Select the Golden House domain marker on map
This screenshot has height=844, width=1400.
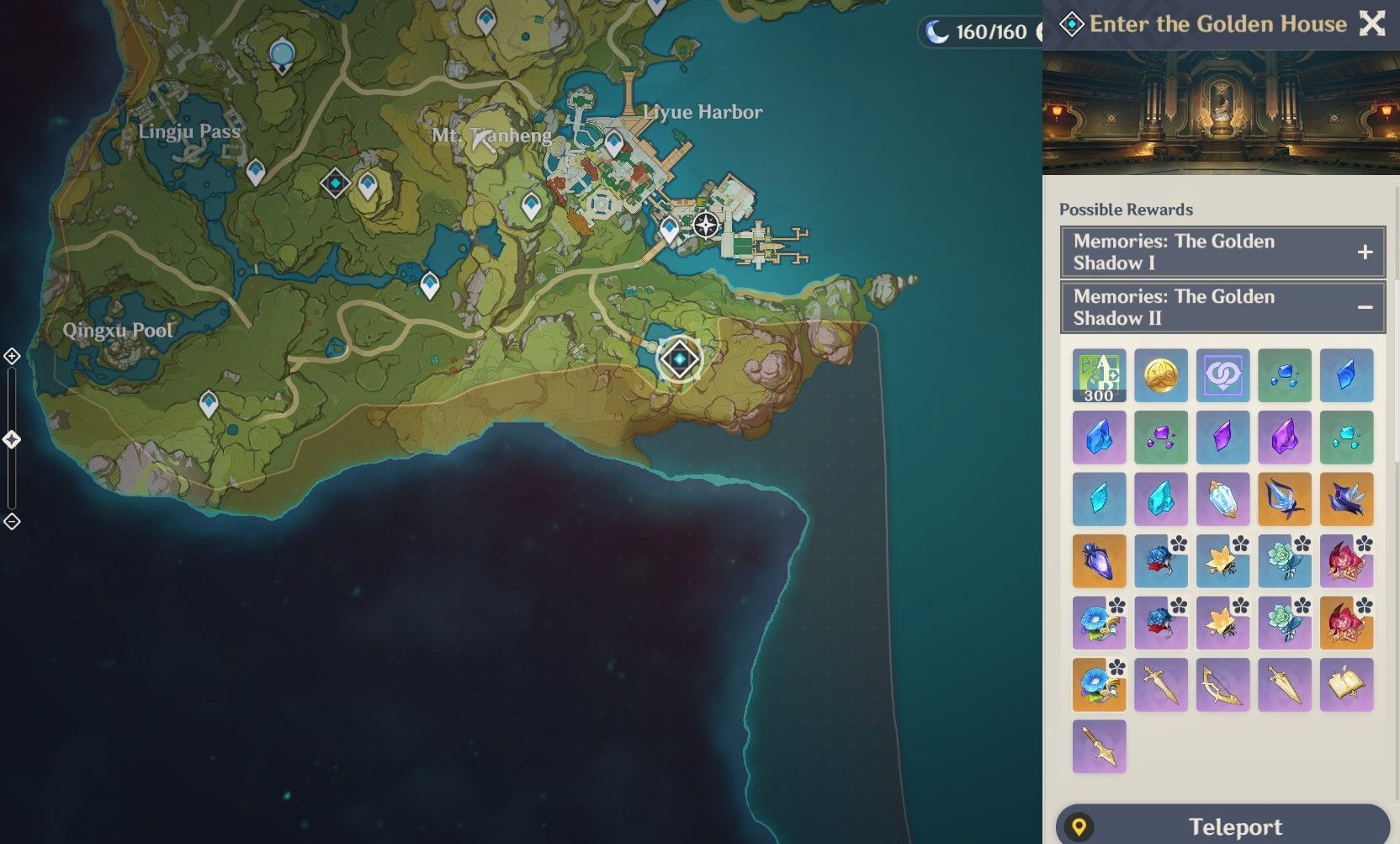pos(679,359)
